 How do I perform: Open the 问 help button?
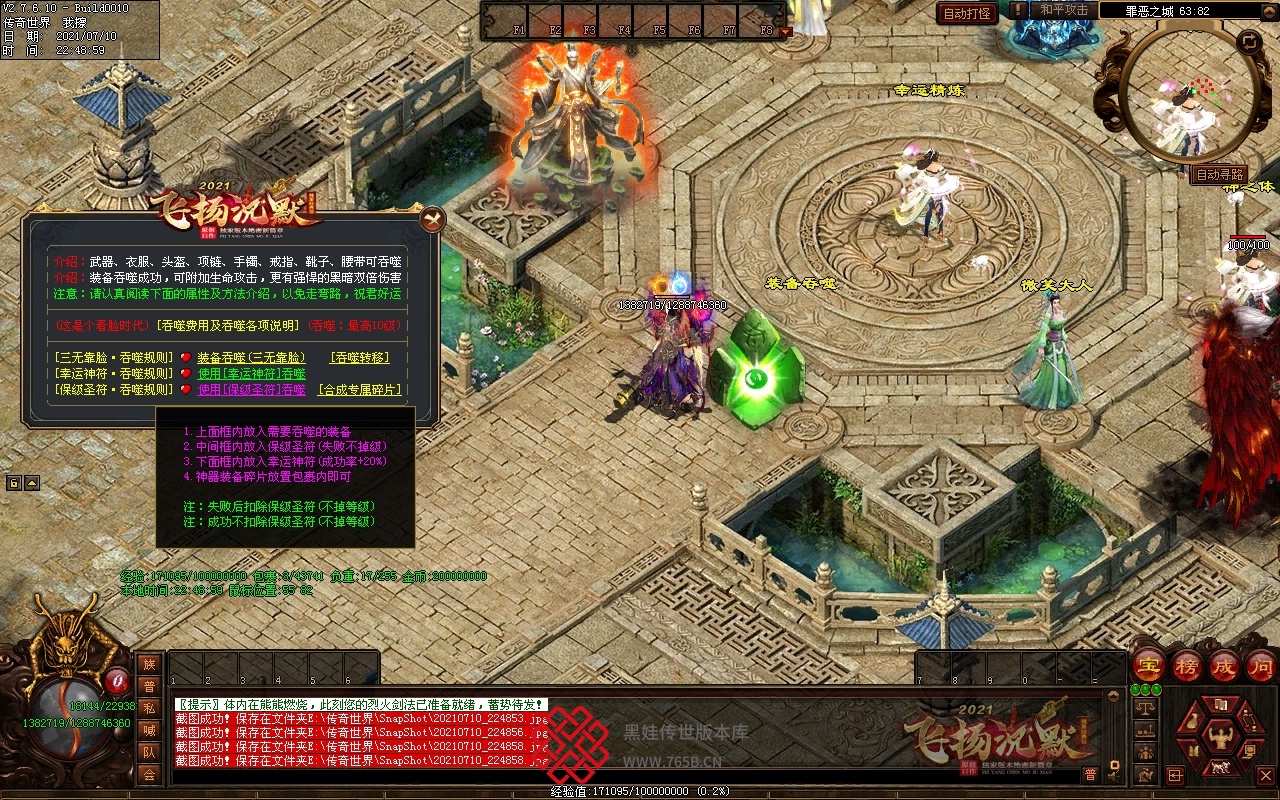coord(1260,665)
